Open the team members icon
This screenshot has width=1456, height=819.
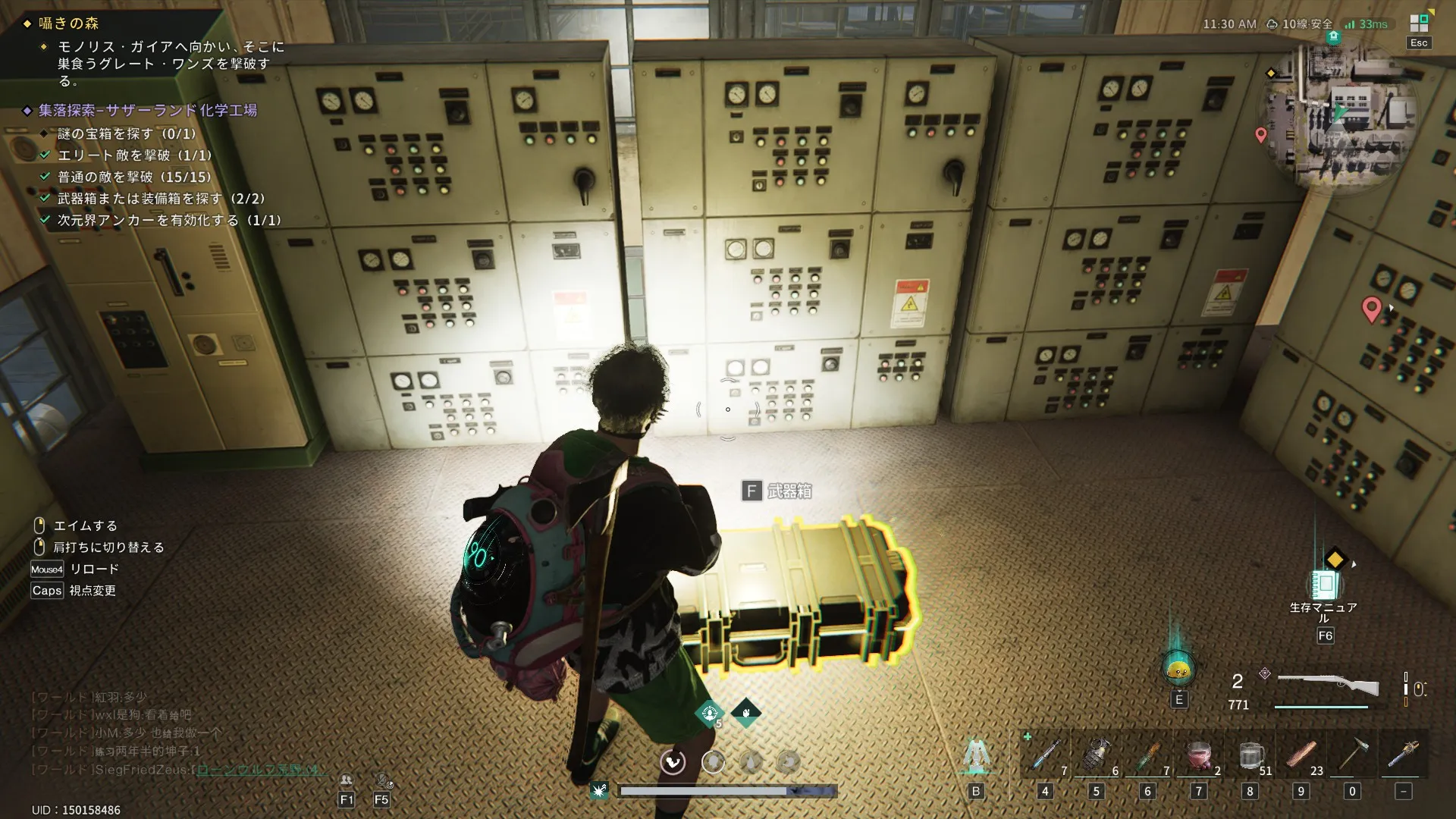tap(347, 780)
